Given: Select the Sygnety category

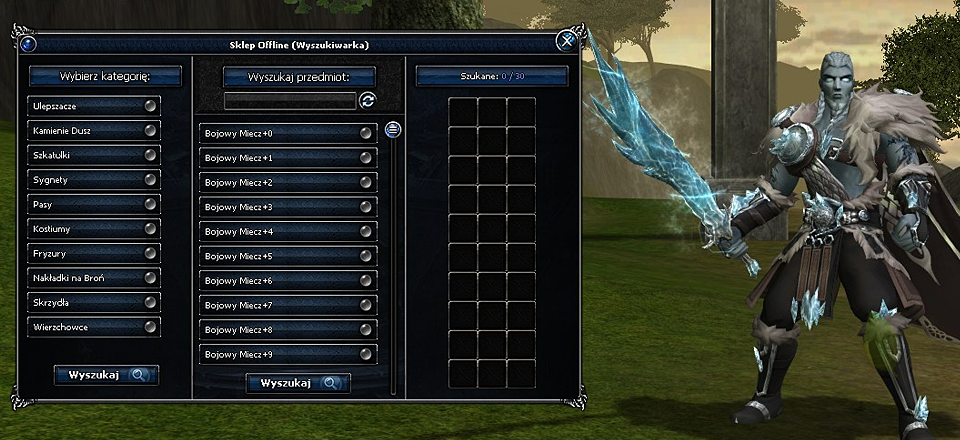Looking at the screenshot, I should click(x=94, y=179).
